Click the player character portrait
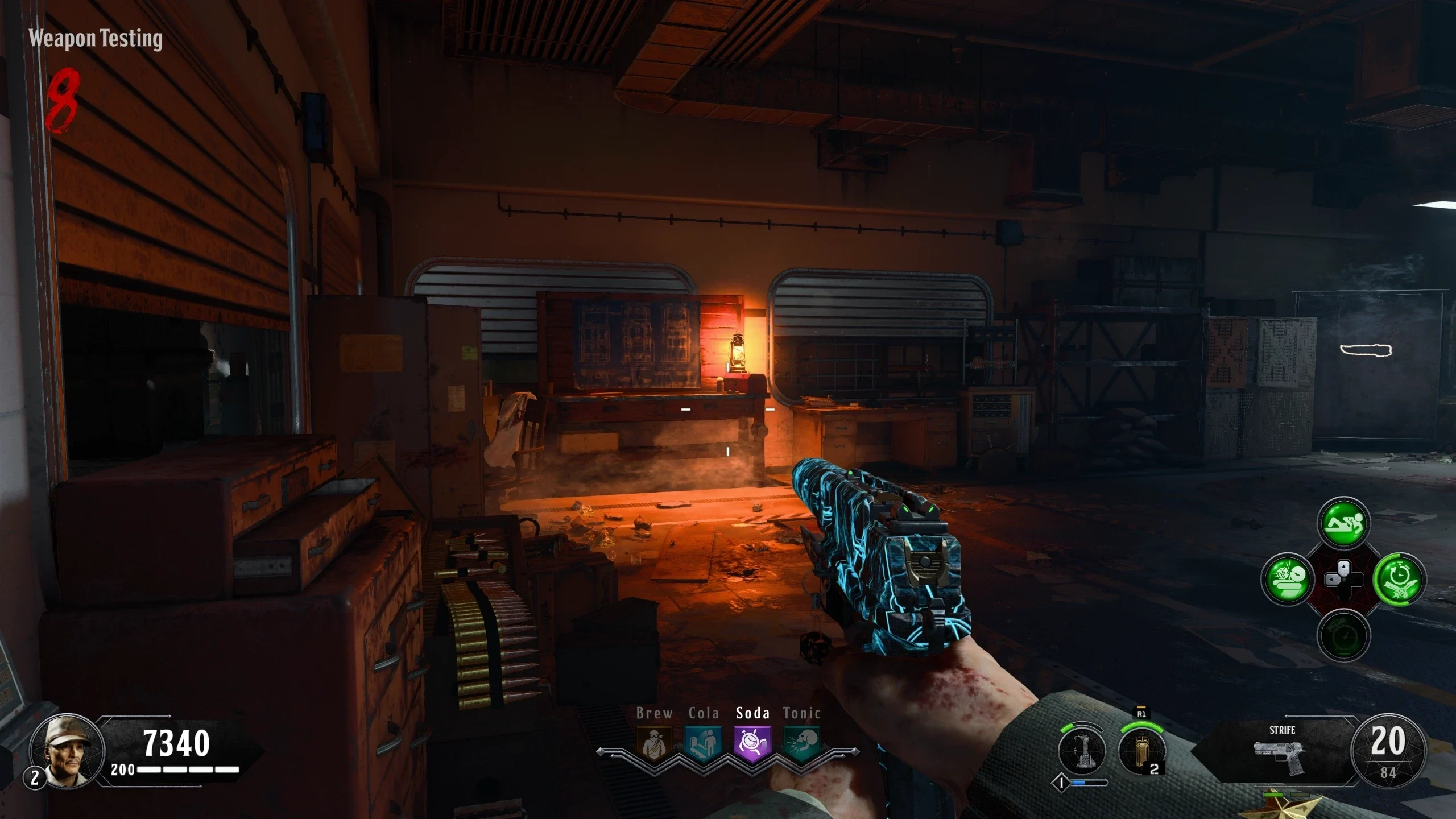1456x819 pixels. click(67, 751)
